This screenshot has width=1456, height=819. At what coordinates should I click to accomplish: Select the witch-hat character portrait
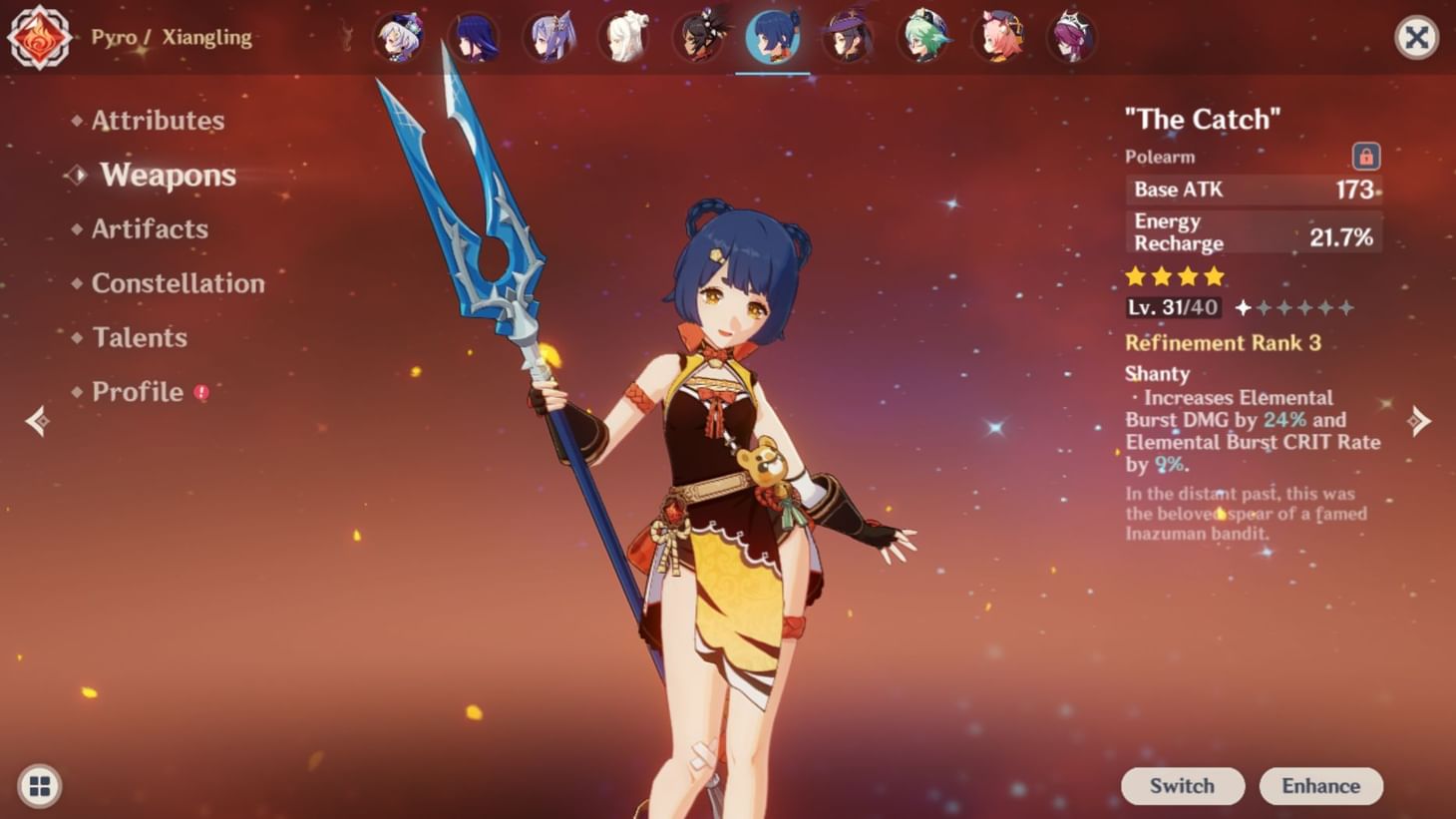[850, 38]
